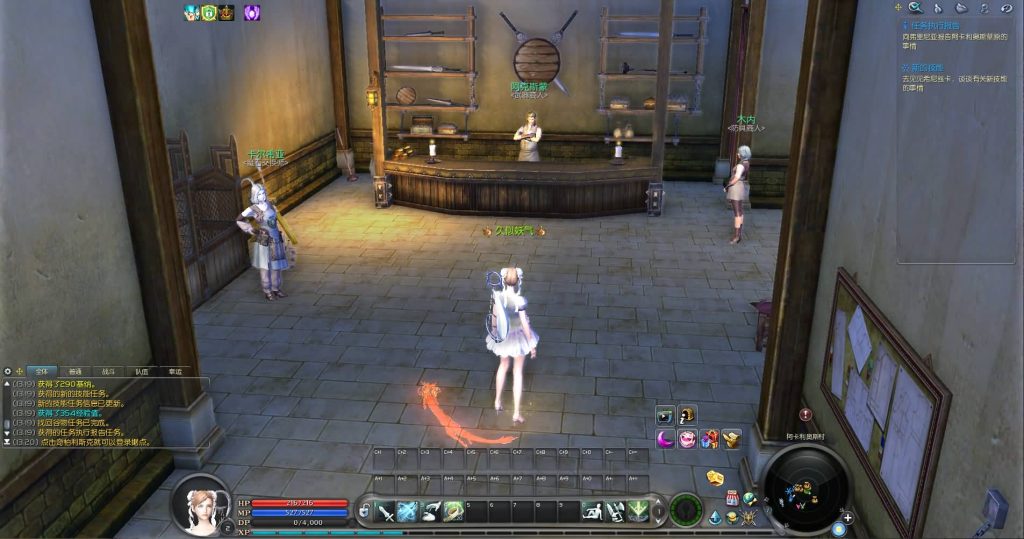Use the blue lightning slash skill
The height and width of the screenshot is (539, 1024).
click(x=408, y=512)
